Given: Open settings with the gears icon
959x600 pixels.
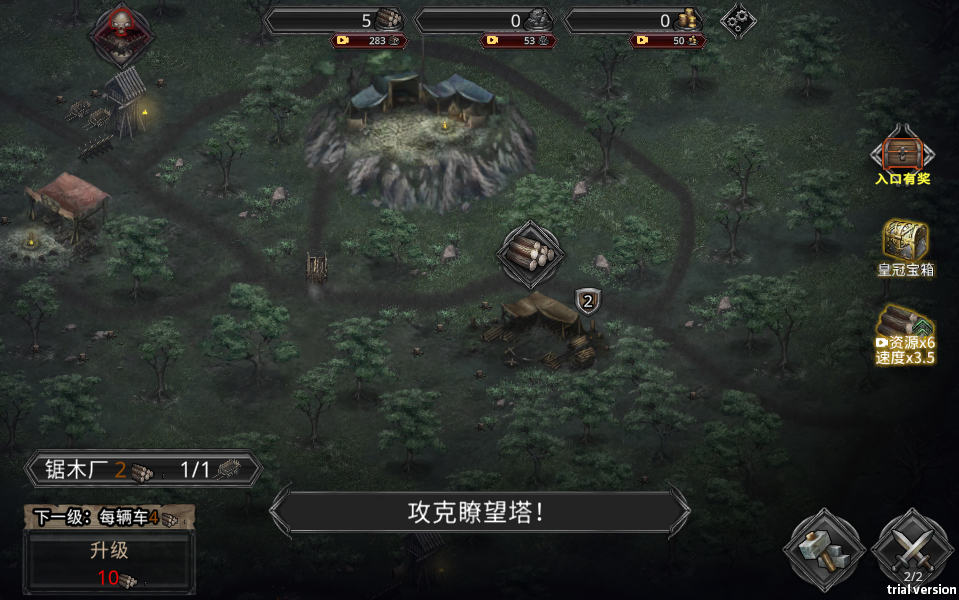Looking at the screenshot, I should point(738,20).
